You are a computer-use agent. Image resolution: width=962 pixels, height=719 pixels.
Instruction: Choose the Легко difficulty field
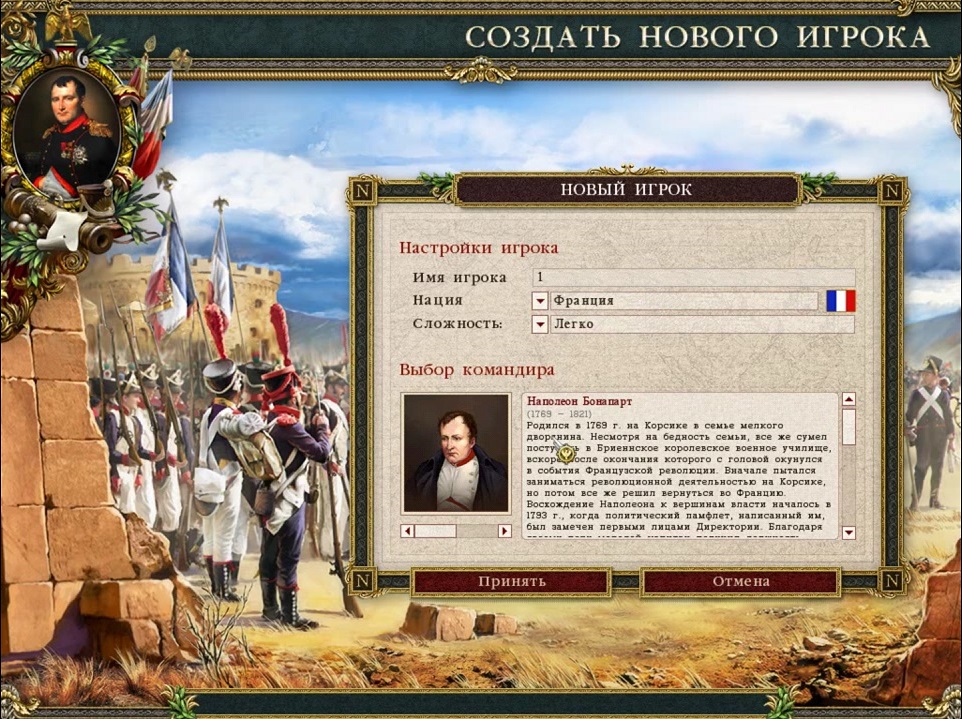pyautogui.click(x=702, y=324)
